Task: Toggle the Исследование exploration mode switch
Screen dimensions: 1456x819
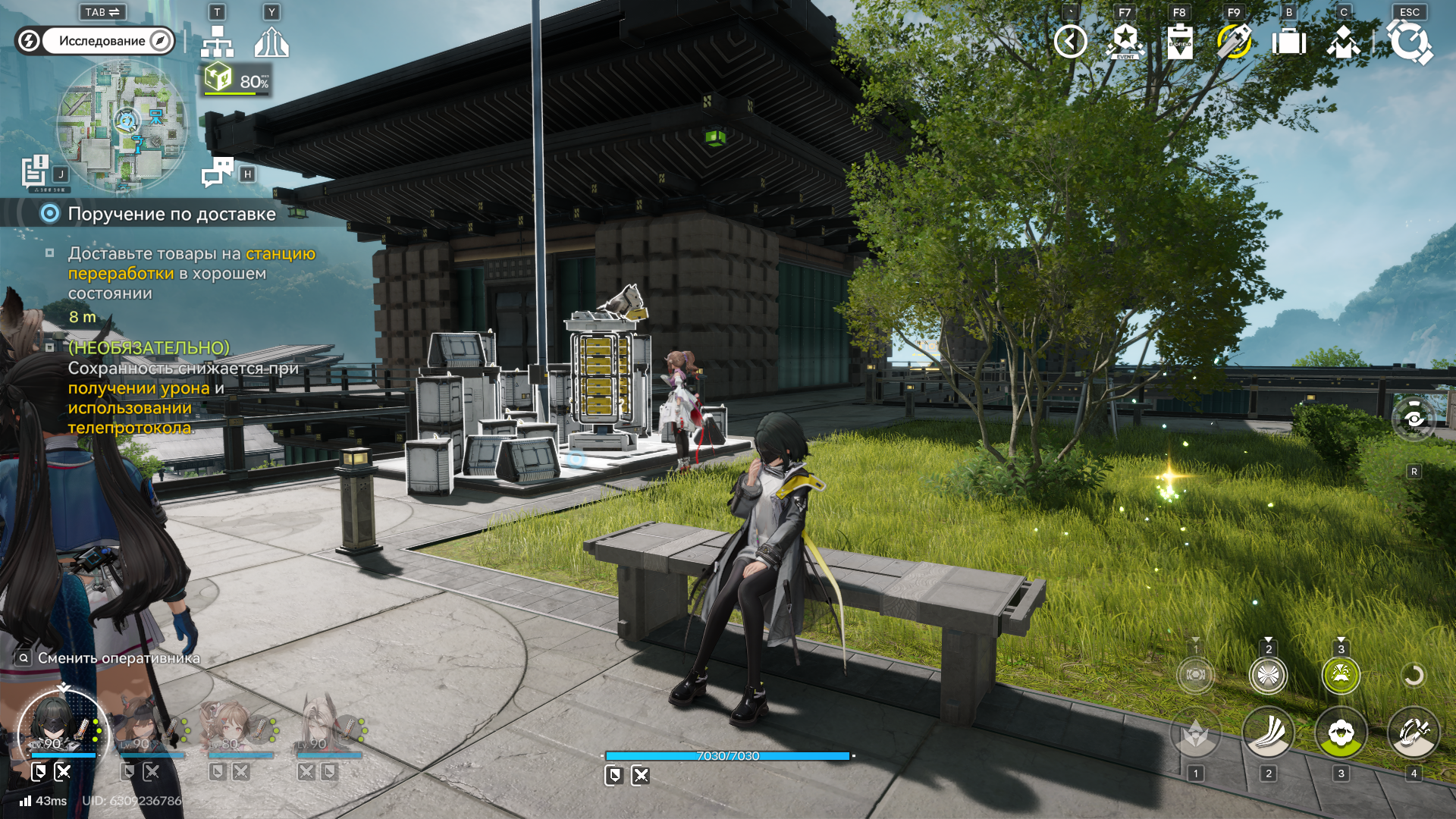Action: click(x=95, y=41)
